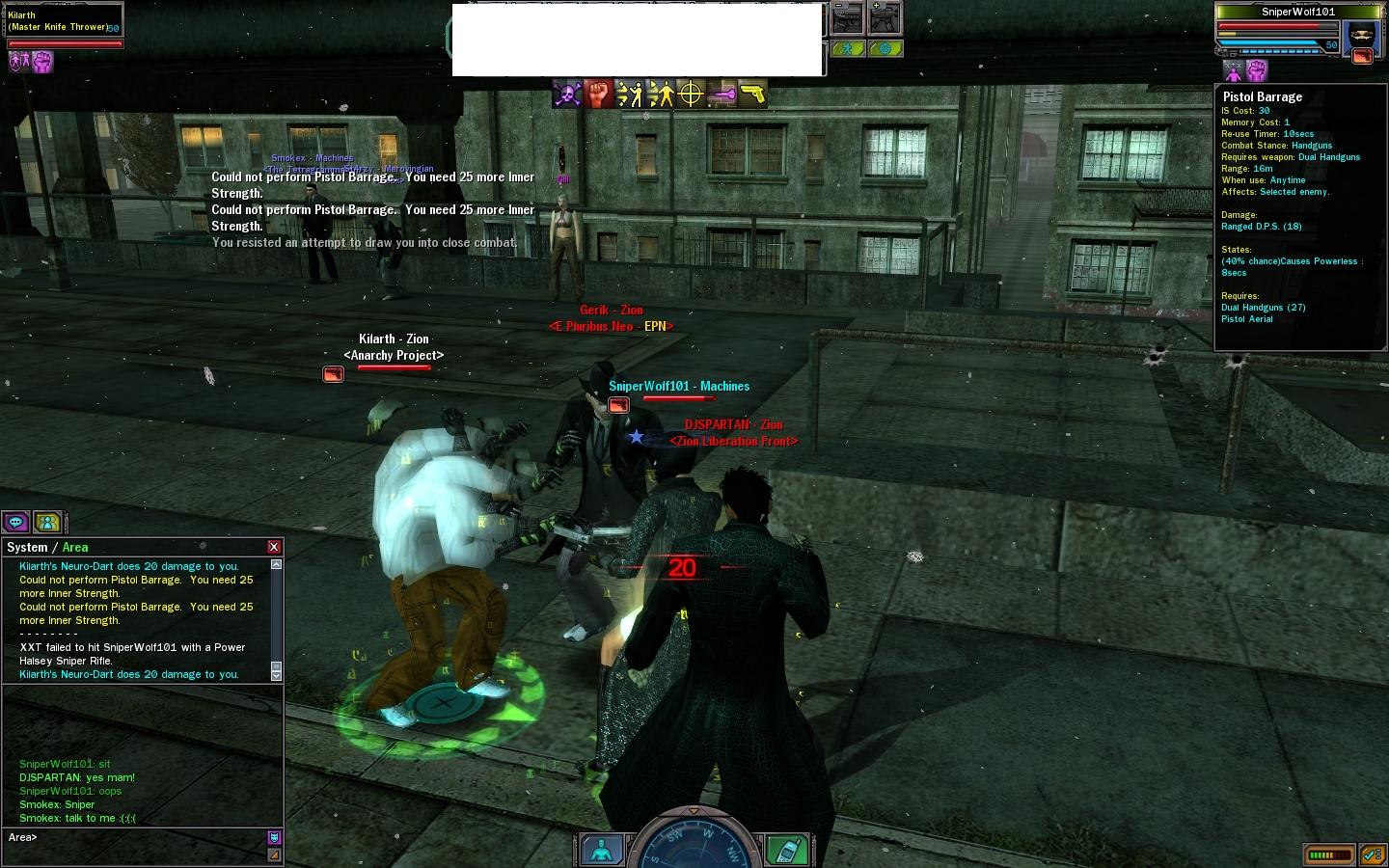
Task: Toggle the green running figure button
Action: 848,48
